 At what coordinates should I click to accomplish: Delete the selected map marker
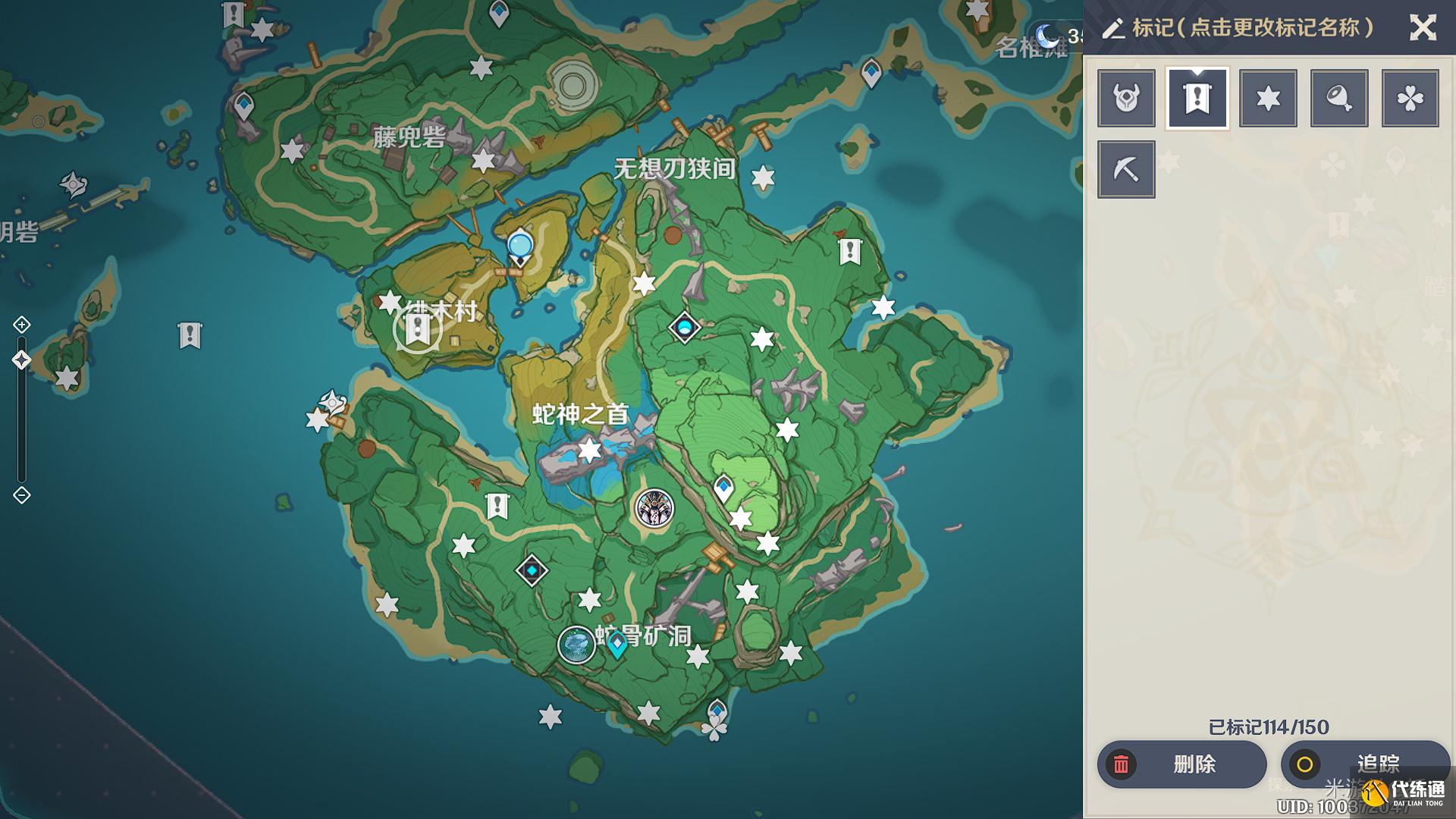coord(1181,764)
